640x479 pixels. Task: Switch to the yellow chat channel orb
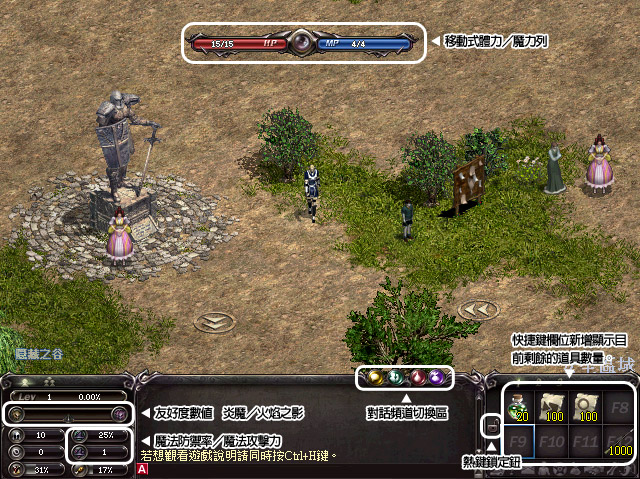373,379
